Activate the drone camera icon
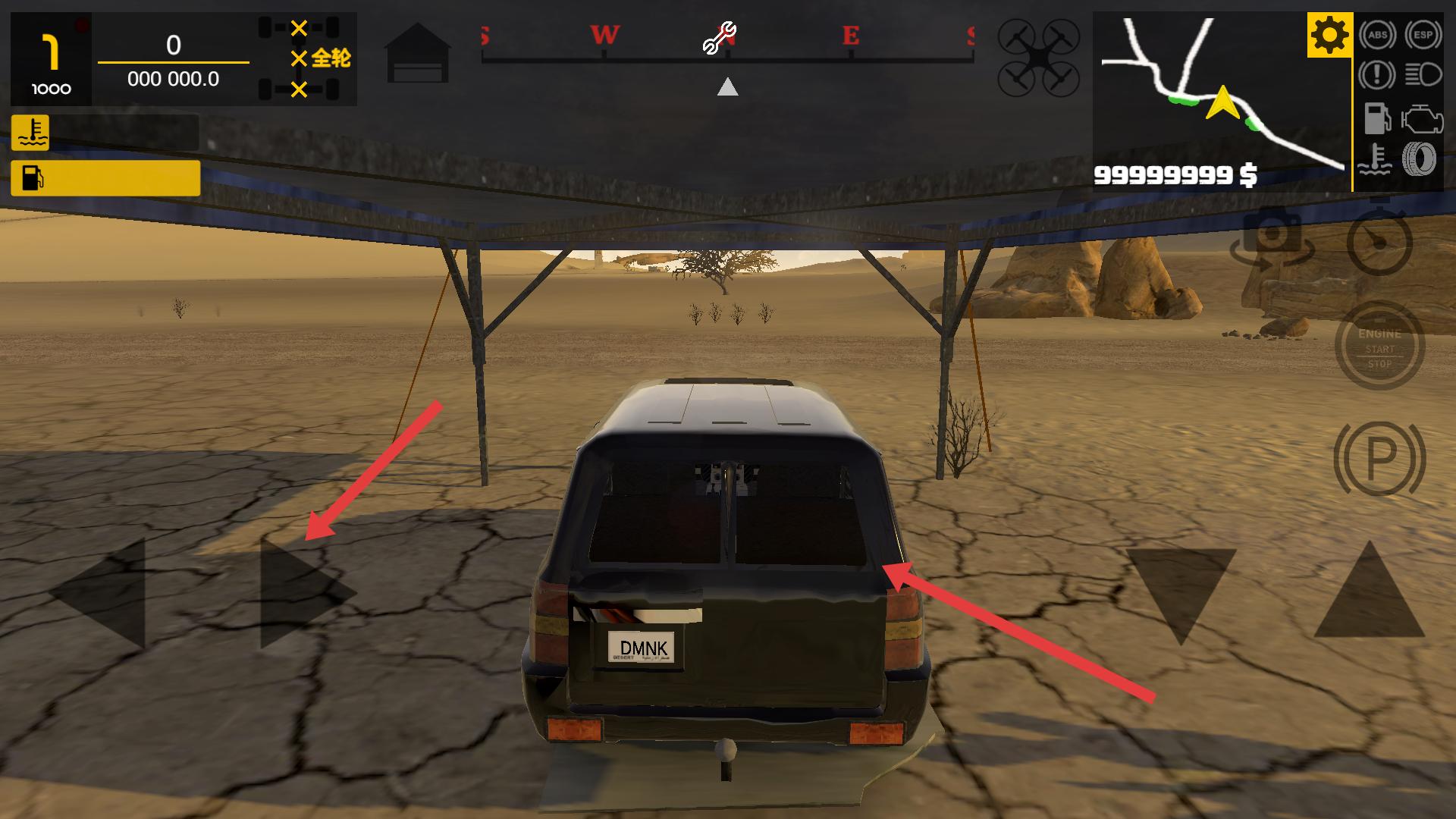1456x819 pixels. pyautogui.click(x=1038, y=58)
